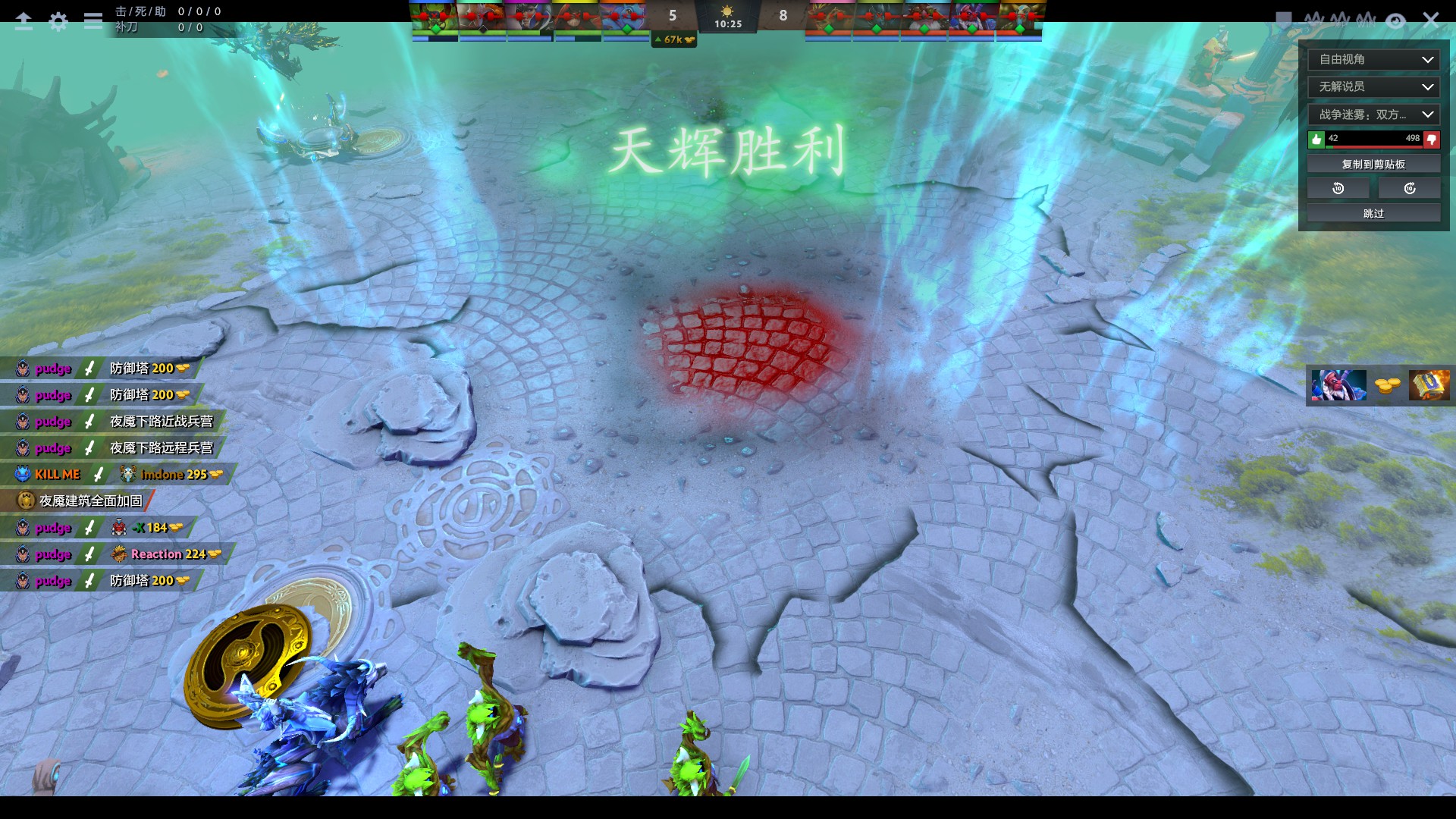Expand the 无解说员 commentator dropdown
The height and width of the screenshot is (819, 1456).
pyautogui.click(x=1373, y=86)
